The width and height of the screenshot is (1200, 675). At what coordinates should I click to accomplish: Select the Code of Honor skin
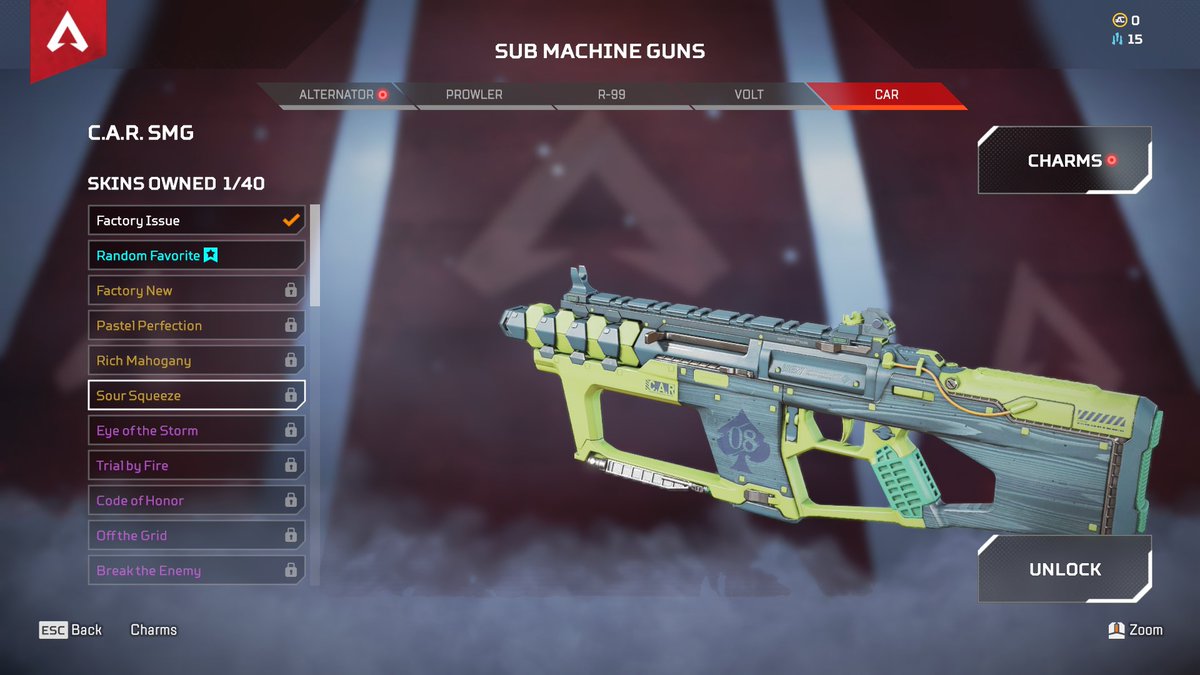(x=196, y=501)
